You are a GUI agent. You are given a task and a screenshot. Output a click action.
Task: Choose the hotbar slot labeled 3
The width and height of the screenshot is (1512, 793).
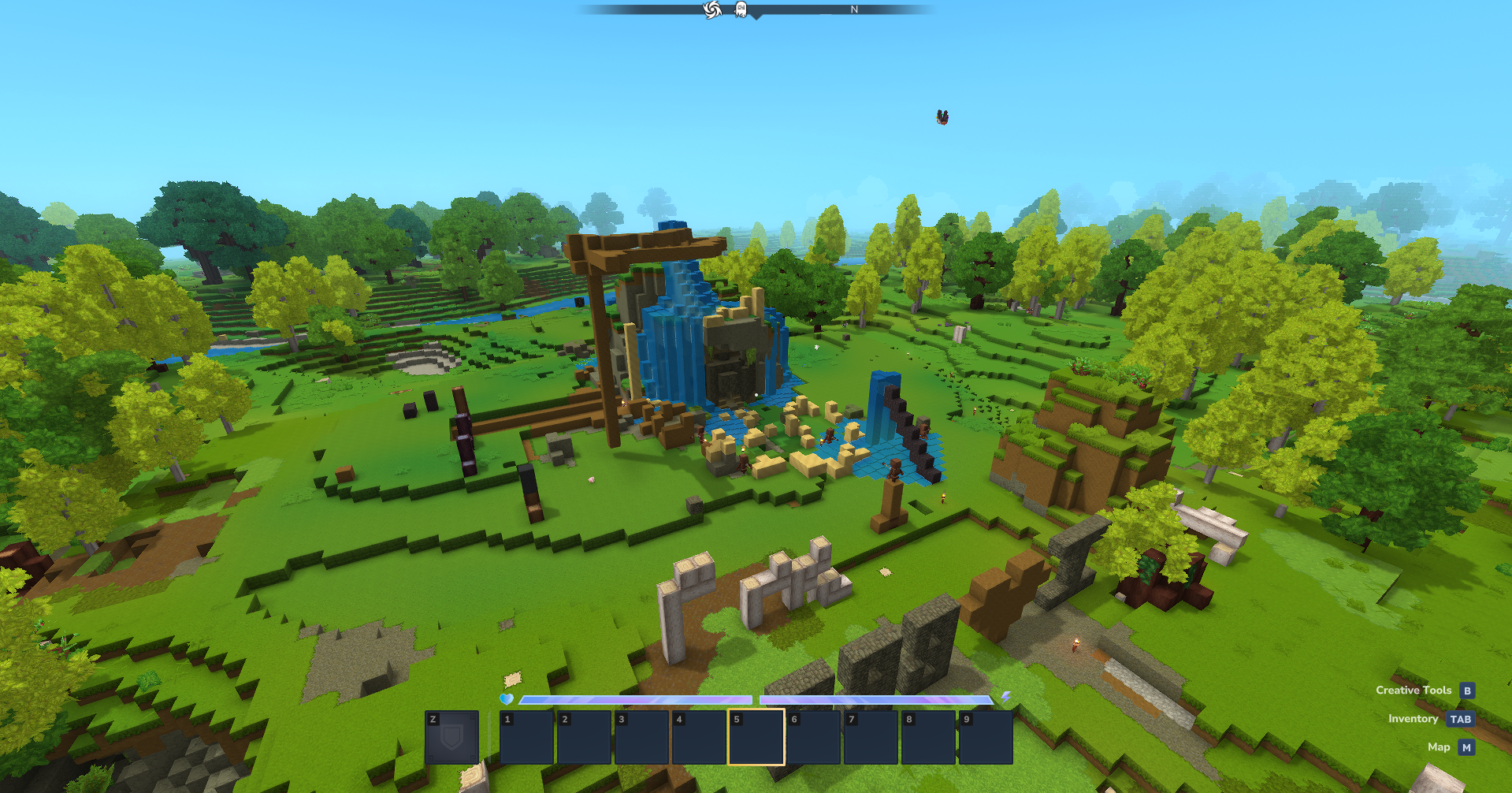[x=641, y=737]
